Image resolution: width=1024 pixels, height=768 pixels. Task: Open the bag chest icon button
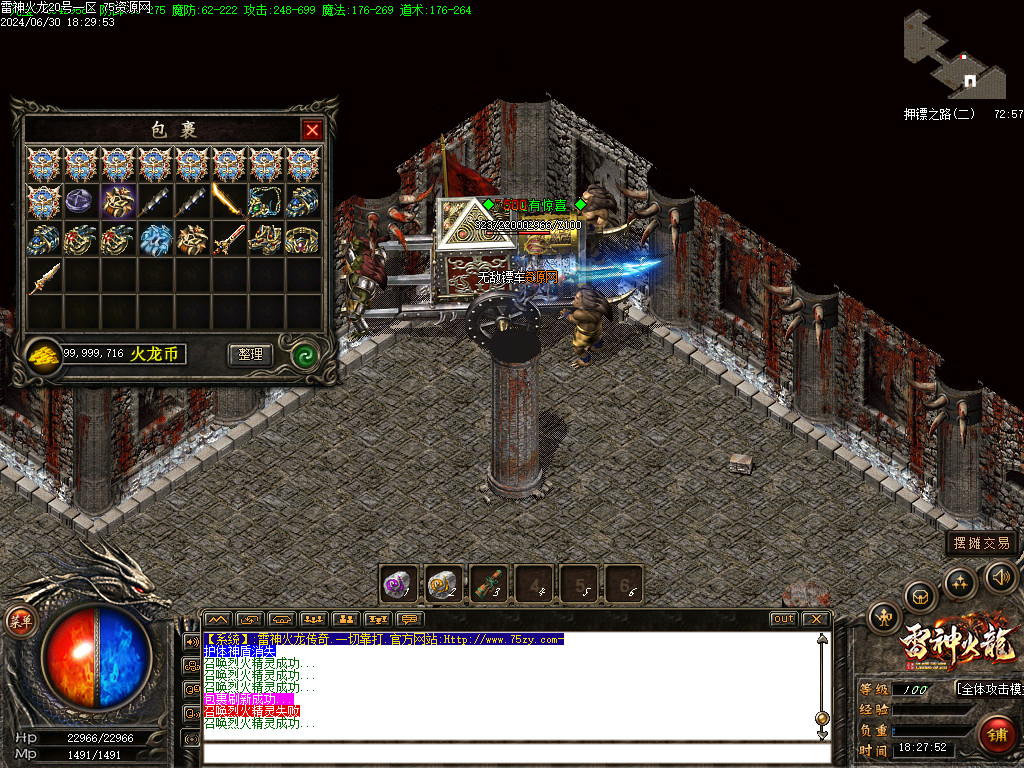(x=920, y=596)
